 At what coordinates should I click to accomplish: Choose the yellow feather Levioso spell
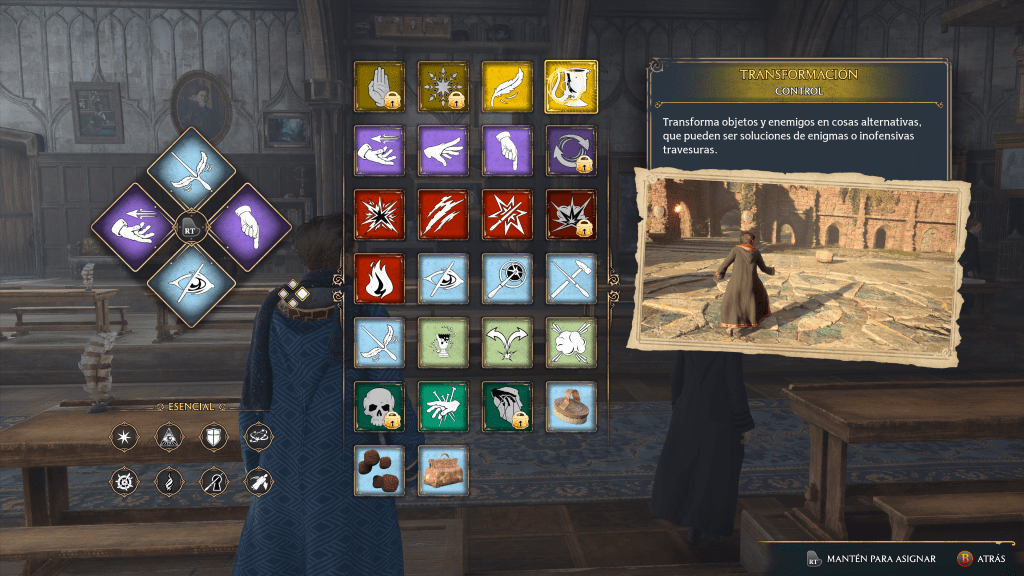(x=507, y=86)
